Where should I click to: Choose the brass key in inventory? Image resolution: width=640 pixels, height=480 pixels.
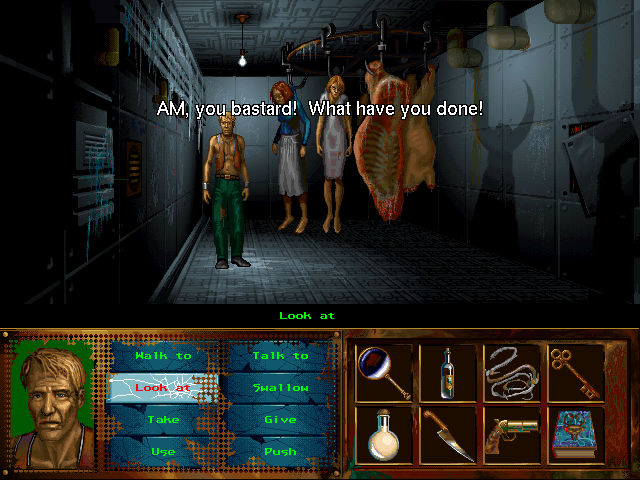point(575,373)
